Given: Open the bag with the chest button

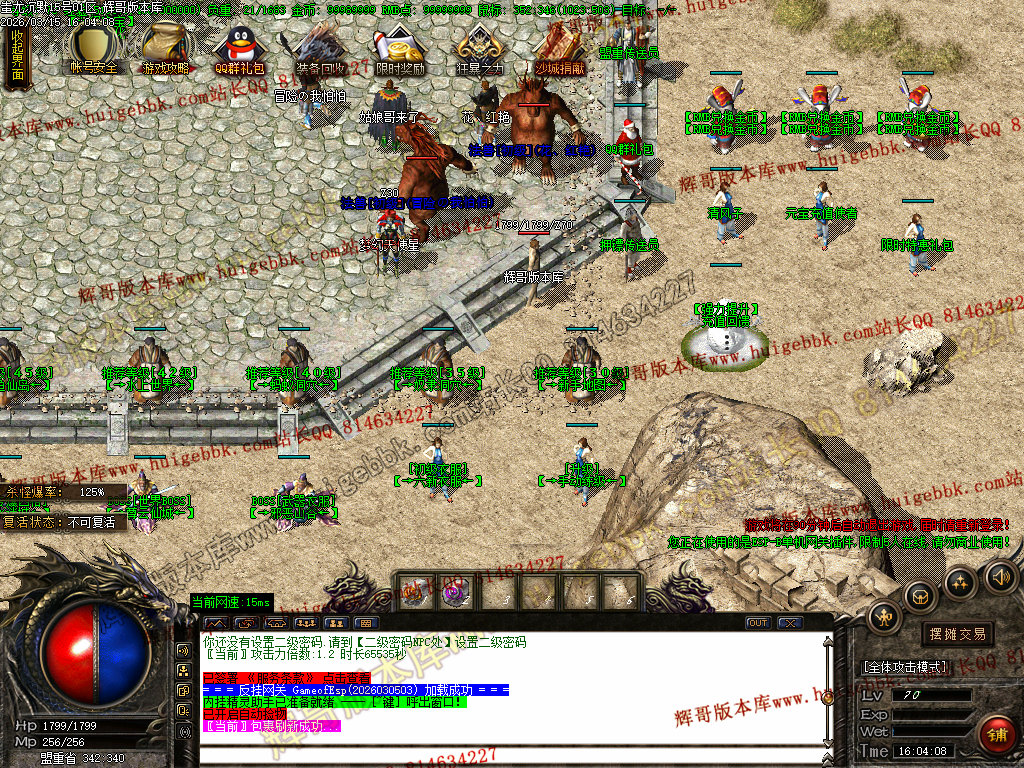Looking at the screenshot, I should tap(920, 597).
